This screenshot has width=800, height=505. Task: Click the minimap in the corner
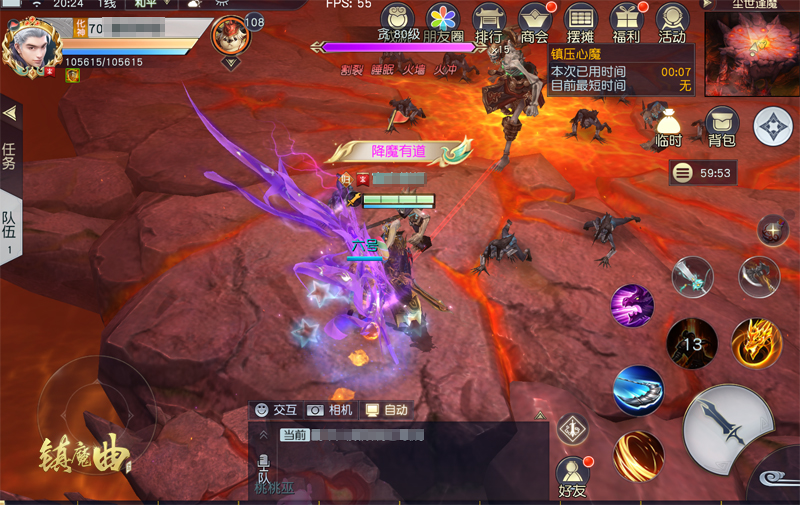(x=751, y=50)
